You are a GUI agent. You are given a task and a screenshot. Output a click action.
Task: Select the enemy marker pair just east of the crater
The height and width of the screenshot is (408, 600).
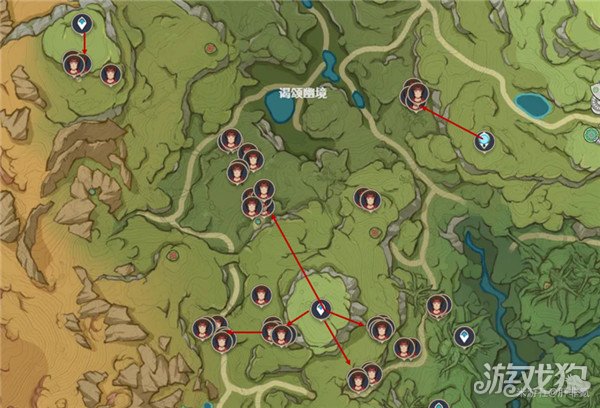click(380, 328)
